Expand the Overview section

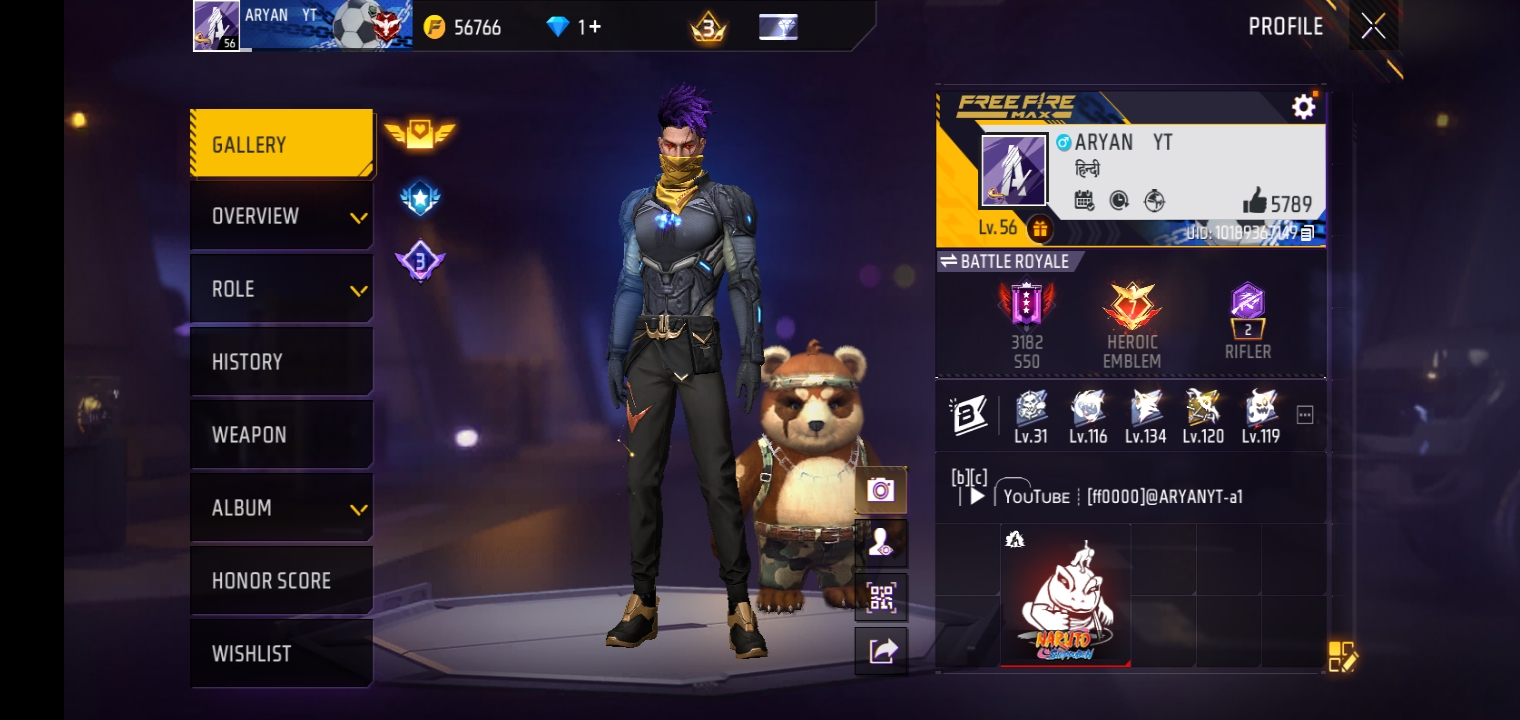pos(282,215)
